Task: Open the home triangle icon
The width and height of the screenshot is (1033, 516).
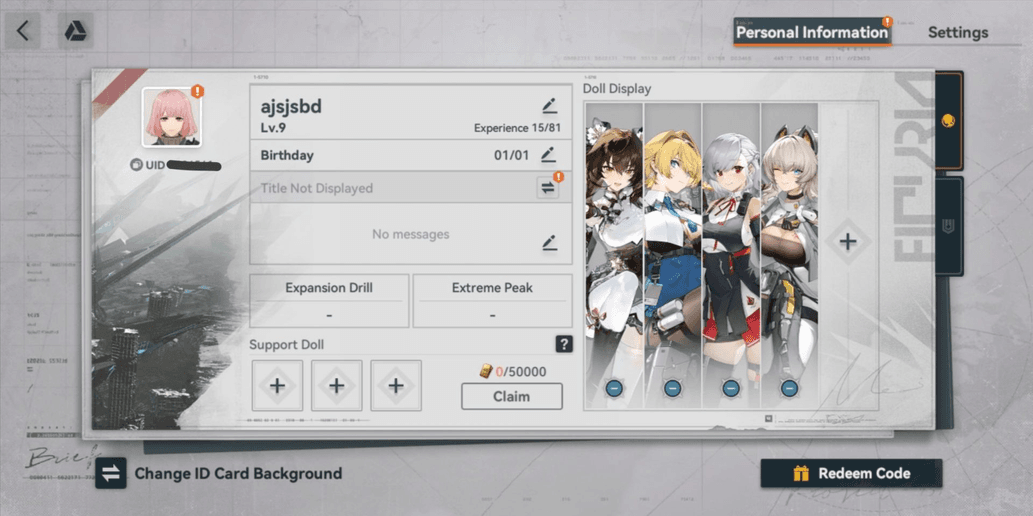Action: 75,32
